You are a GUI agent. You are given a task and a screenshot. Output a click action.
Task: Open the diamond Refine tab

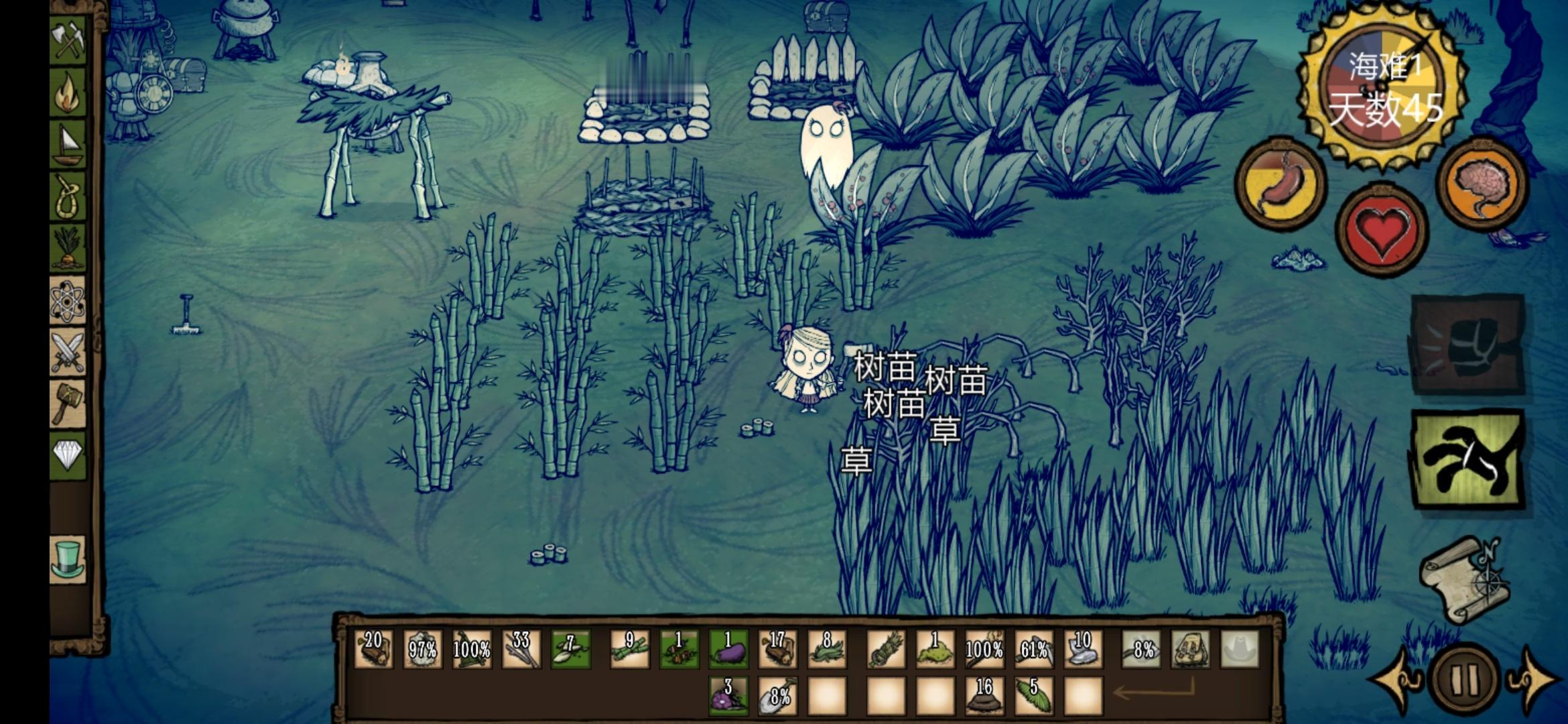tap(68, 455)
